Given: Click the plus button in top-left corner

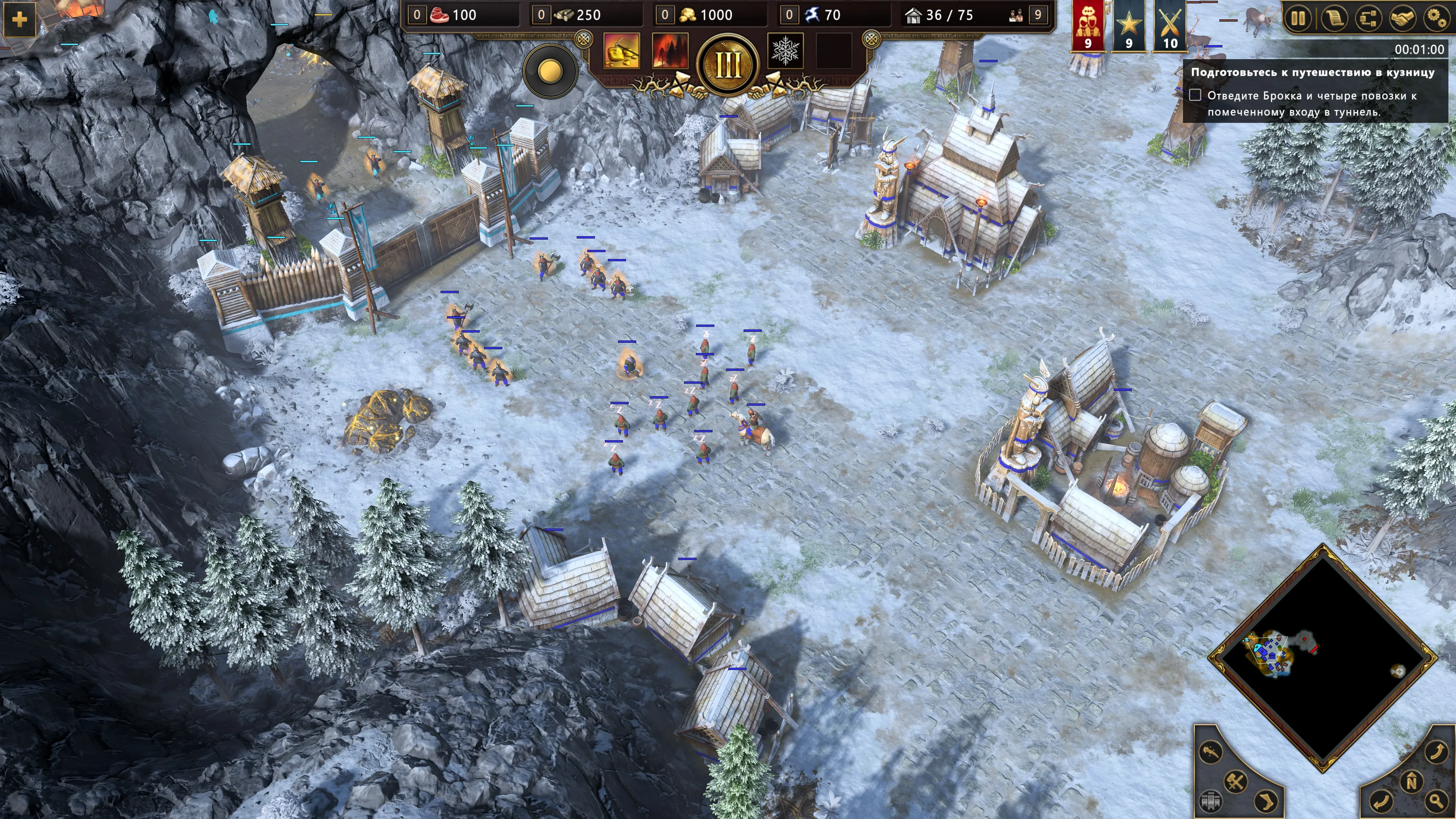Looking at the screenshot, I should [19, 20].
